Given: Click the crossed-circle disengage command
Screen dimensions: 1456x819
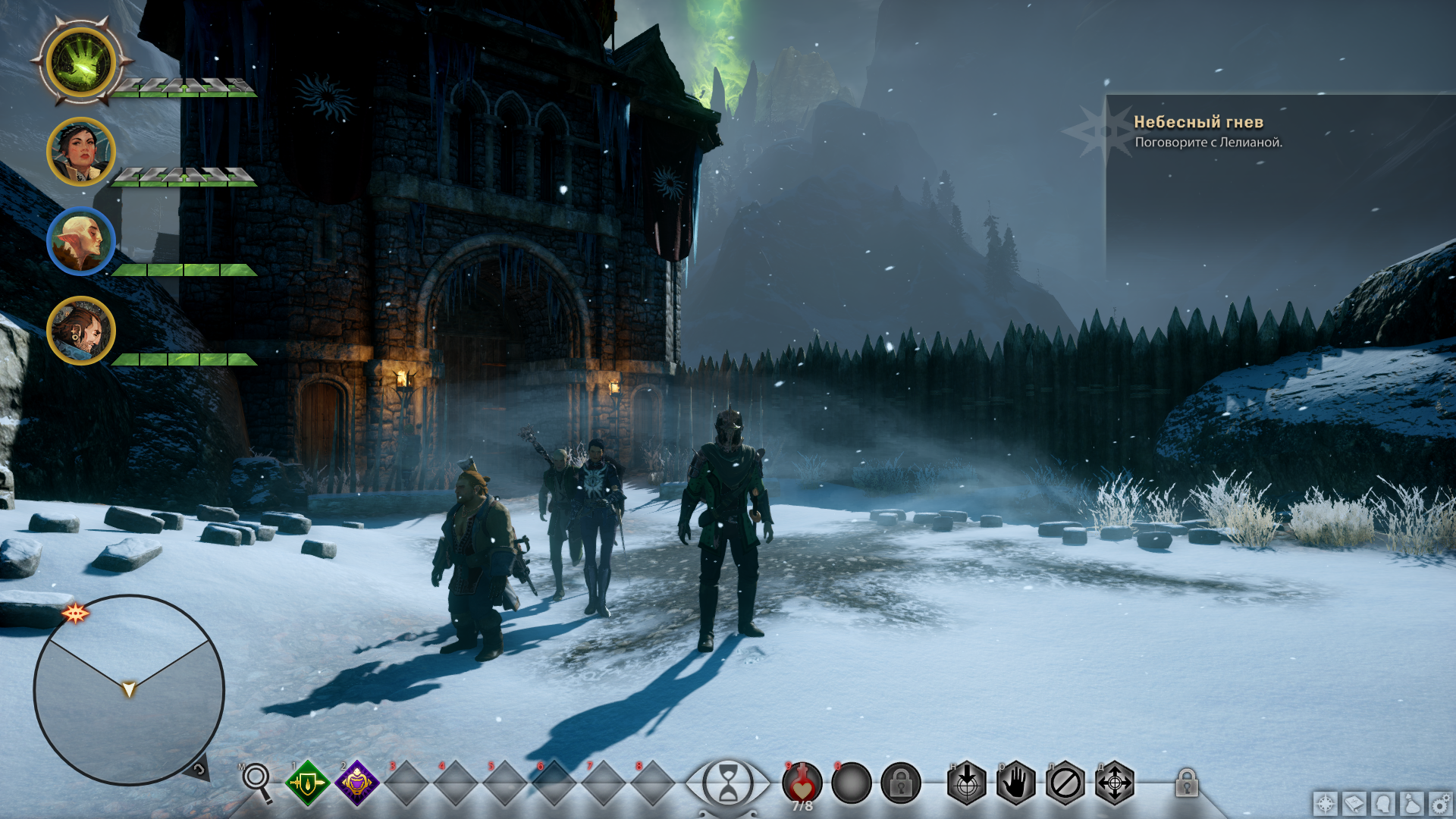Looking at the screenshot, I should point(1065,783).
